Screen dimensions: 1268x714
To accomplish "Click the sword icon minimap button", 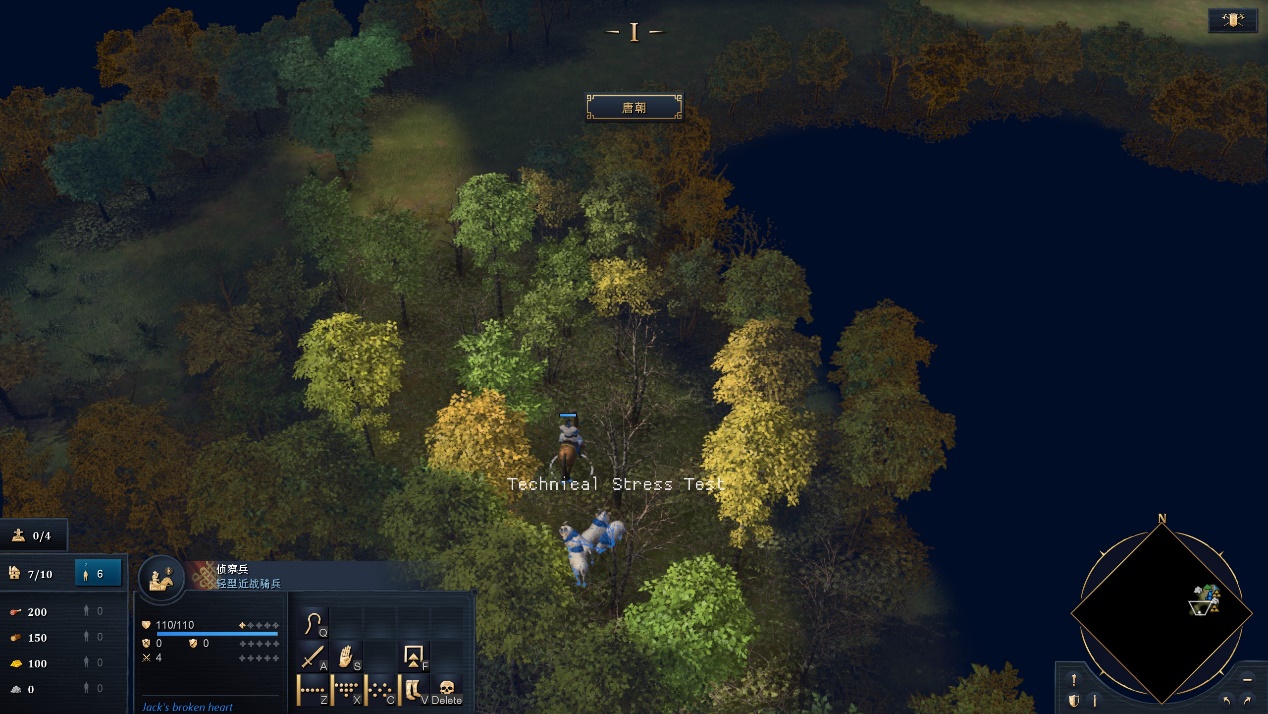I will (x=1095, y=700).
